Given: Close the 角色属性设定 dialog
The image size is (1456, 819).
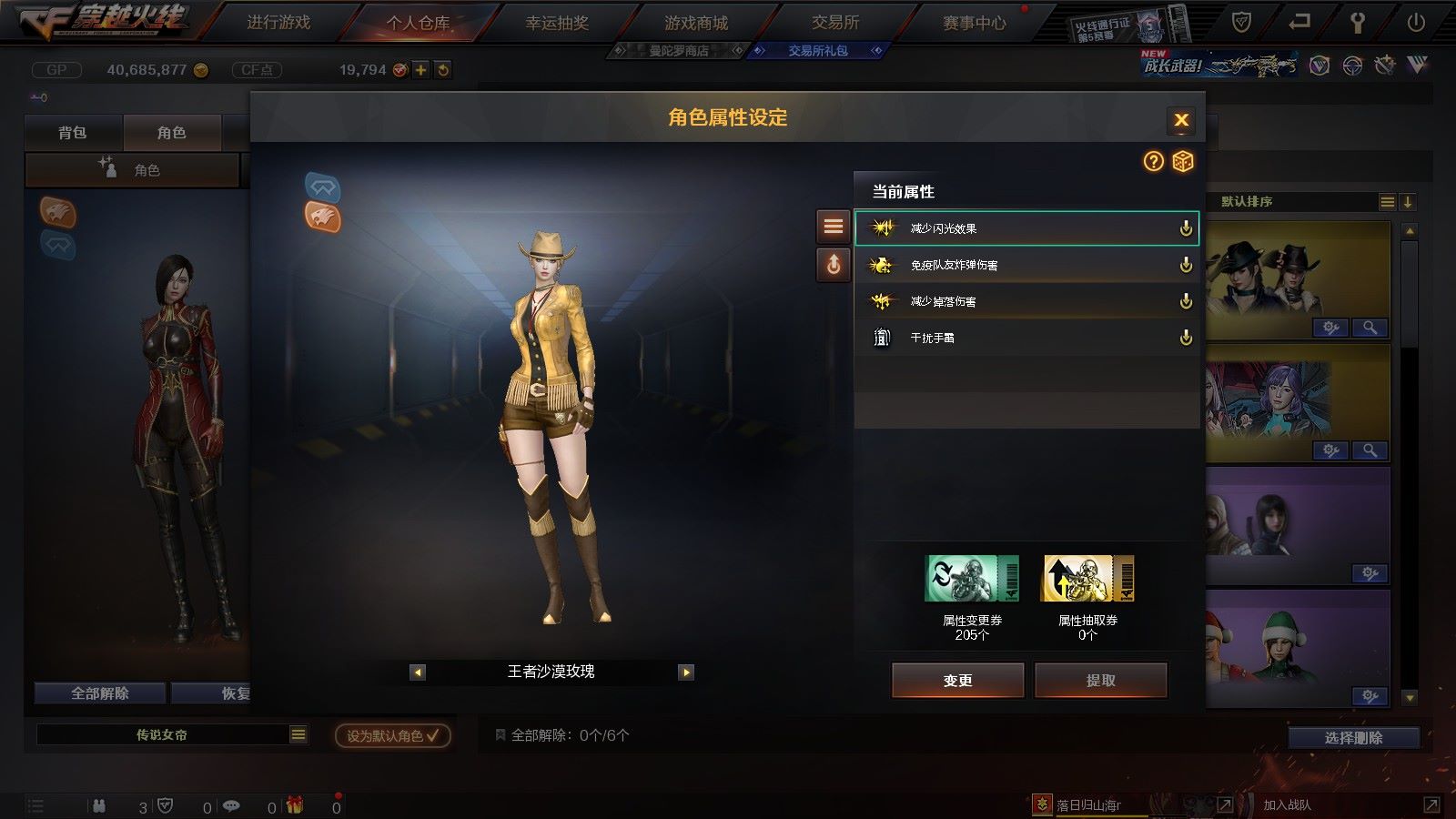Looking at the screenshot, I should [x=1181, y=120].
